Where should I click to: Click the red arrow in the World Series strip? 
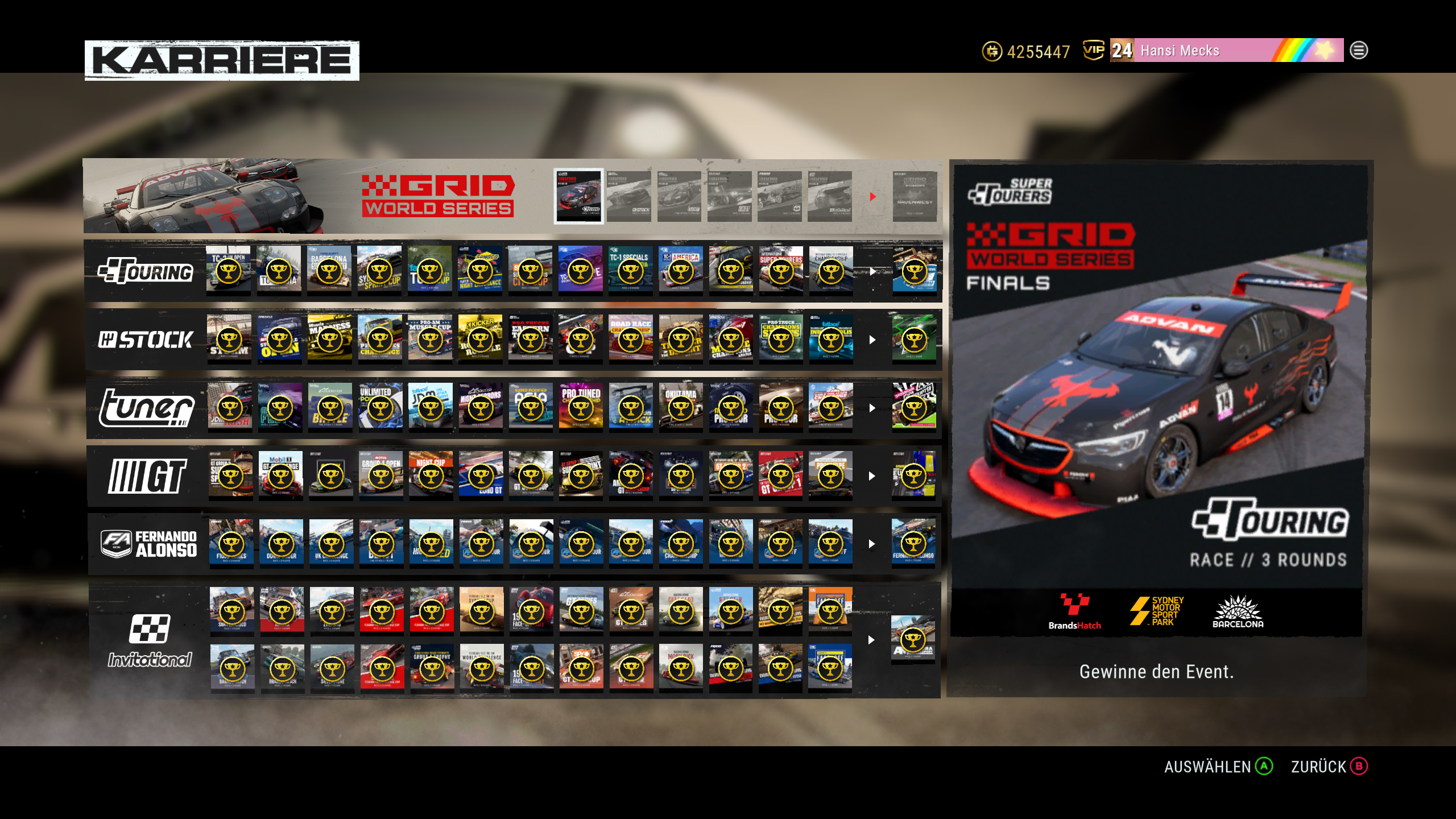point(872,196)
